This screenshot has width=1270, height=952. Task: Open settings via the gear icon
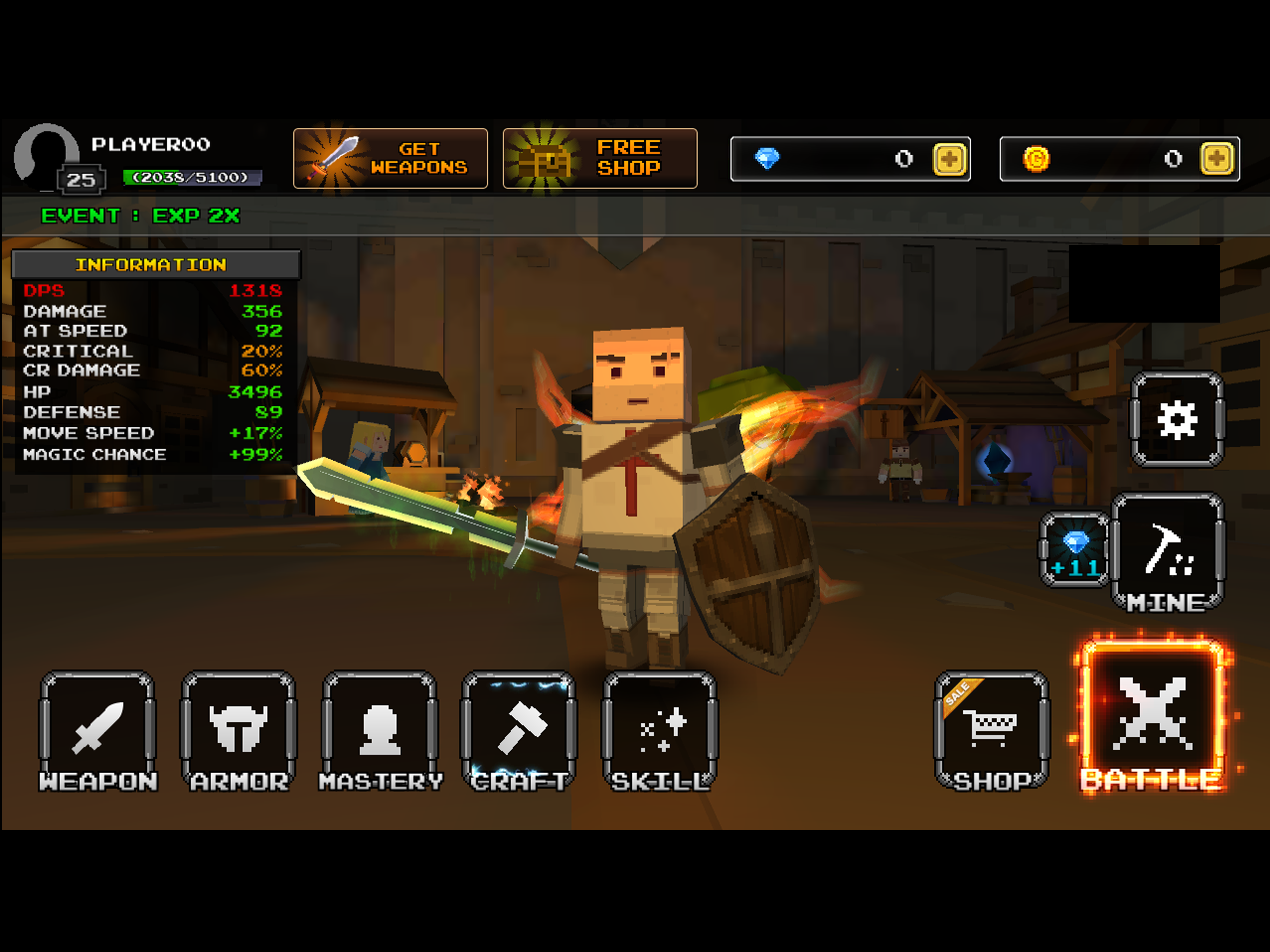pos(1177,419)
